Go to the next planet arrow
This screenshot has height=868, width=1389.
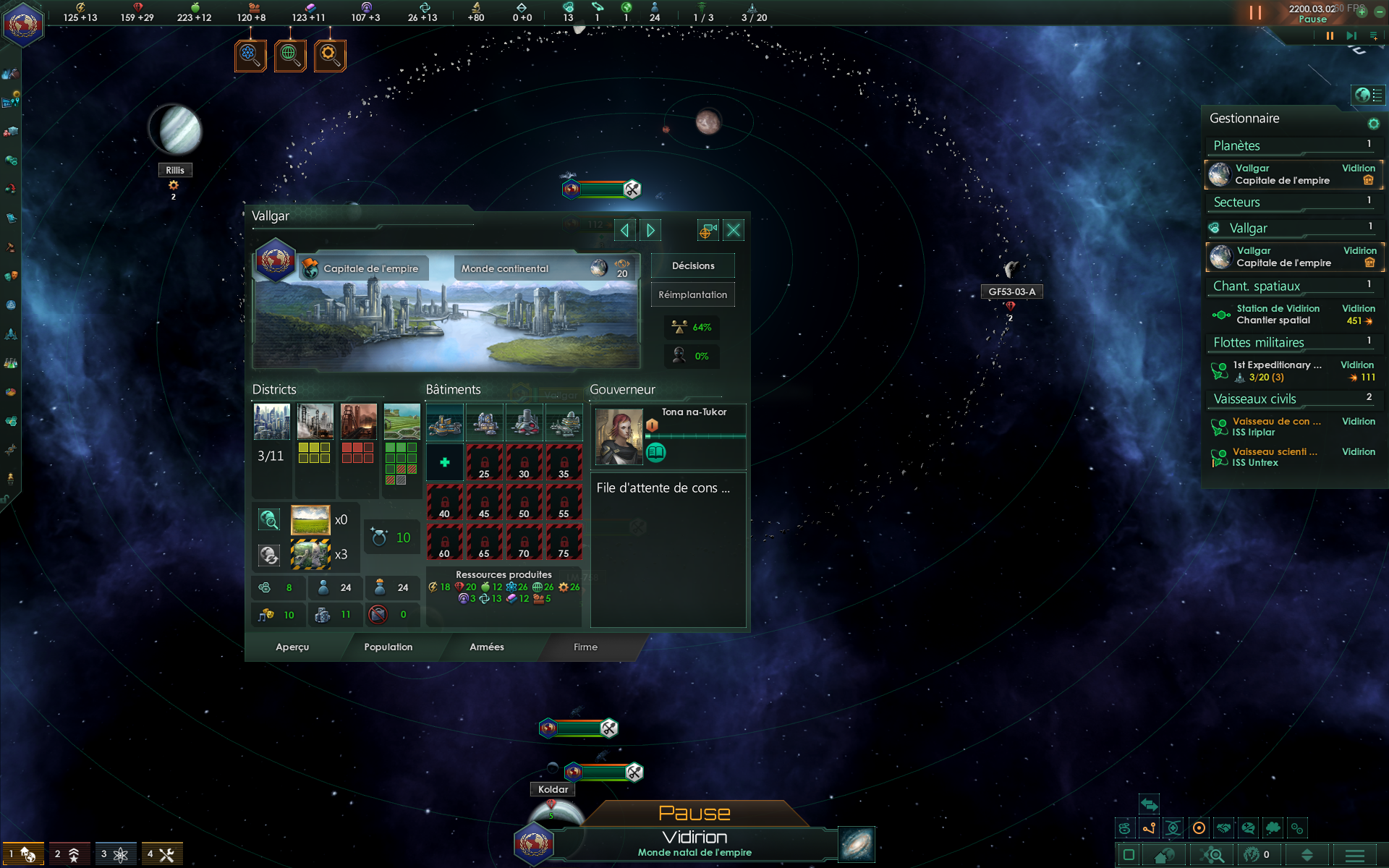click(650, 231)
